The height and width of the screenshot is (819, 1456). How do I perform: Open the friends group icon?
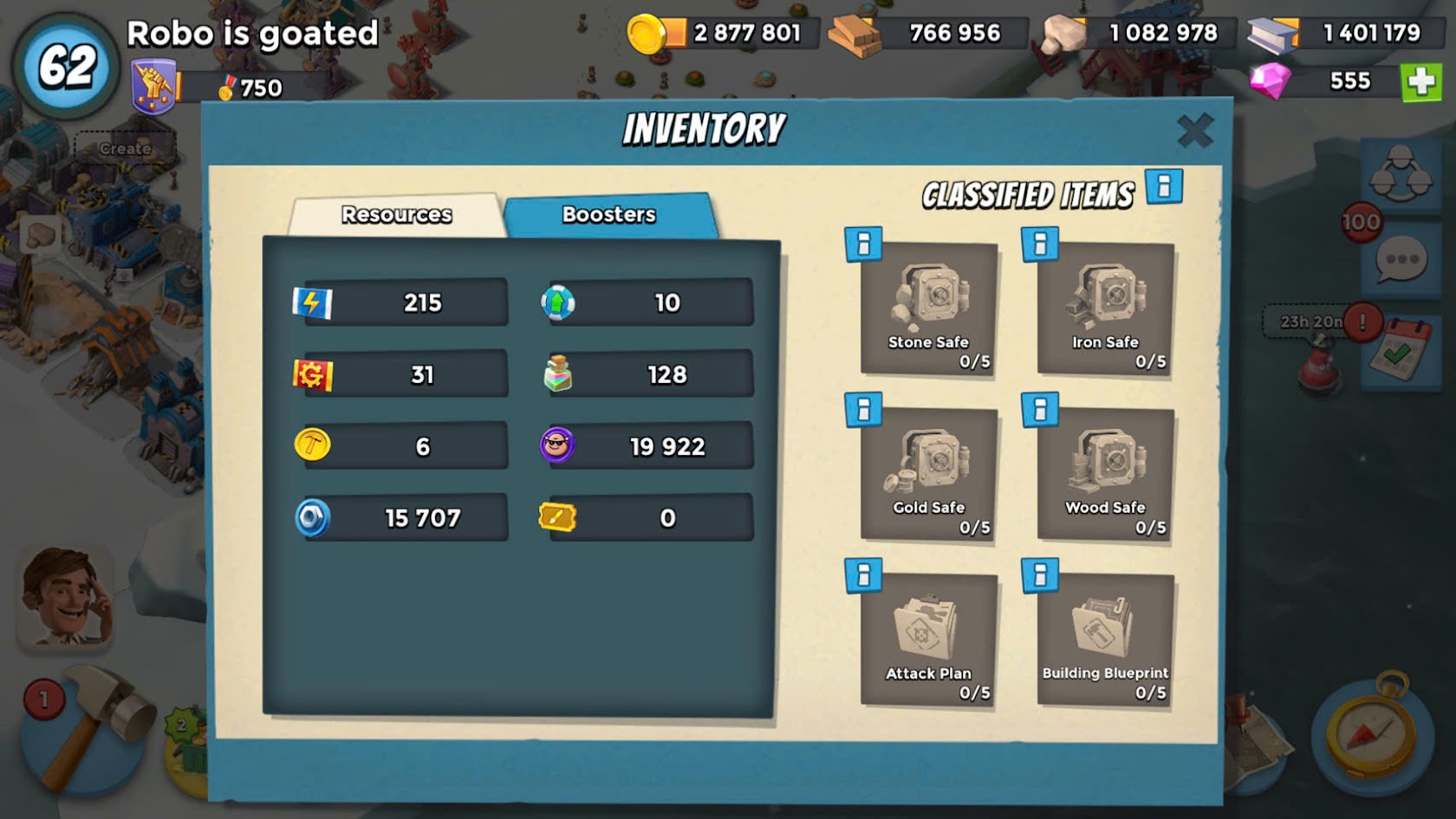pos(1400,173)
